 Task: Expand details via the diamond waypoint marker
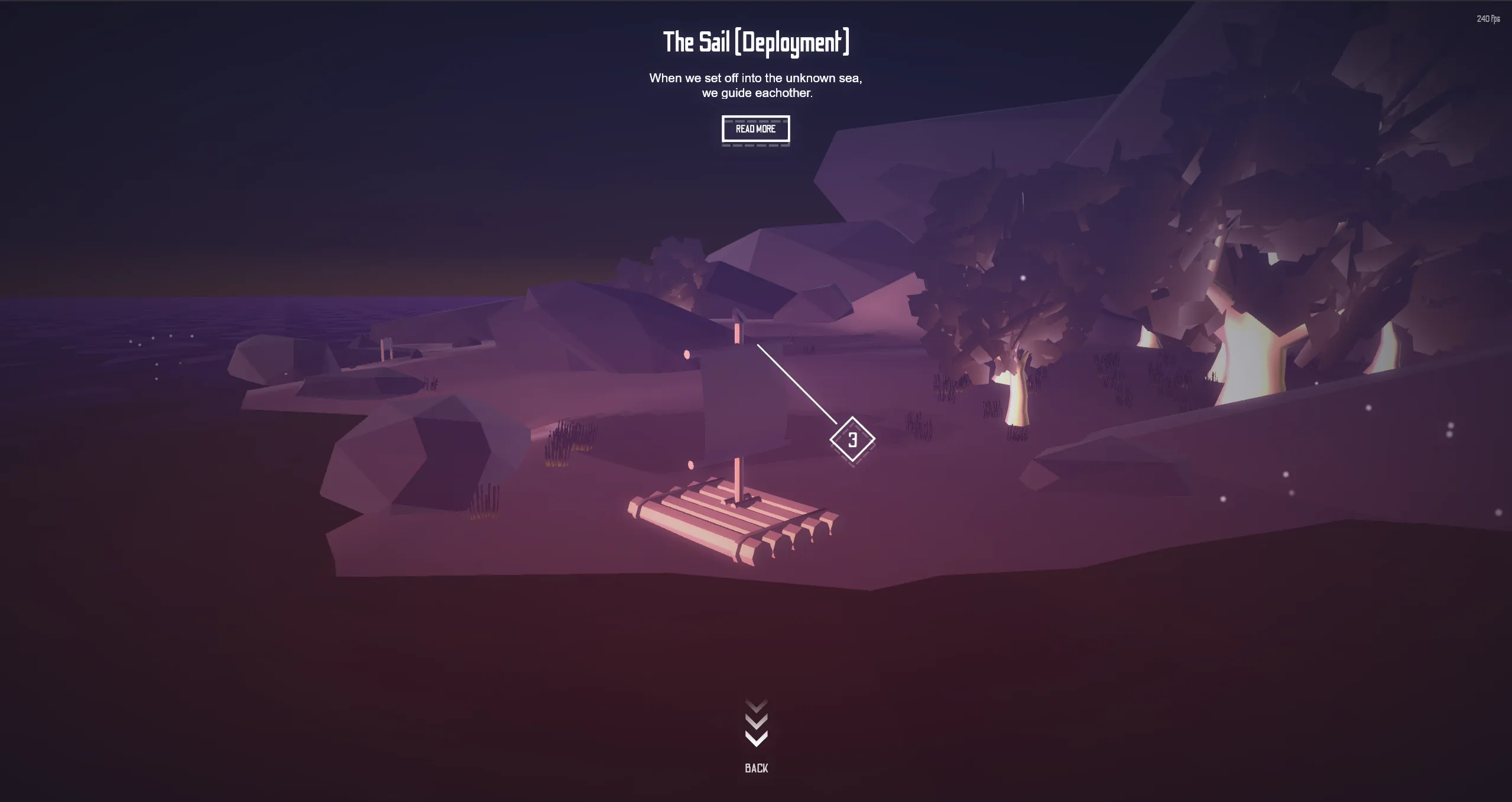tap(852, 439)
